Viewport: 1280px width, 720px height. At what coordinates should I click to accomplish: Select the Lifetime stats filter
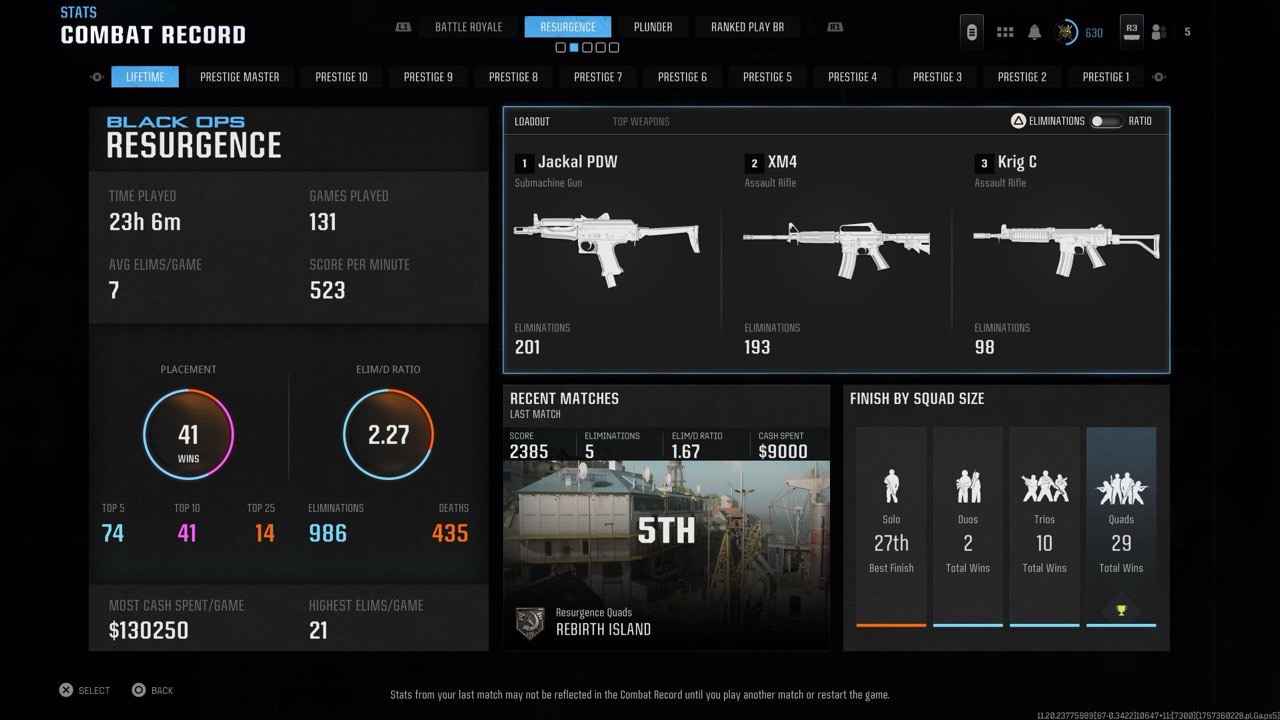(145, 77)
